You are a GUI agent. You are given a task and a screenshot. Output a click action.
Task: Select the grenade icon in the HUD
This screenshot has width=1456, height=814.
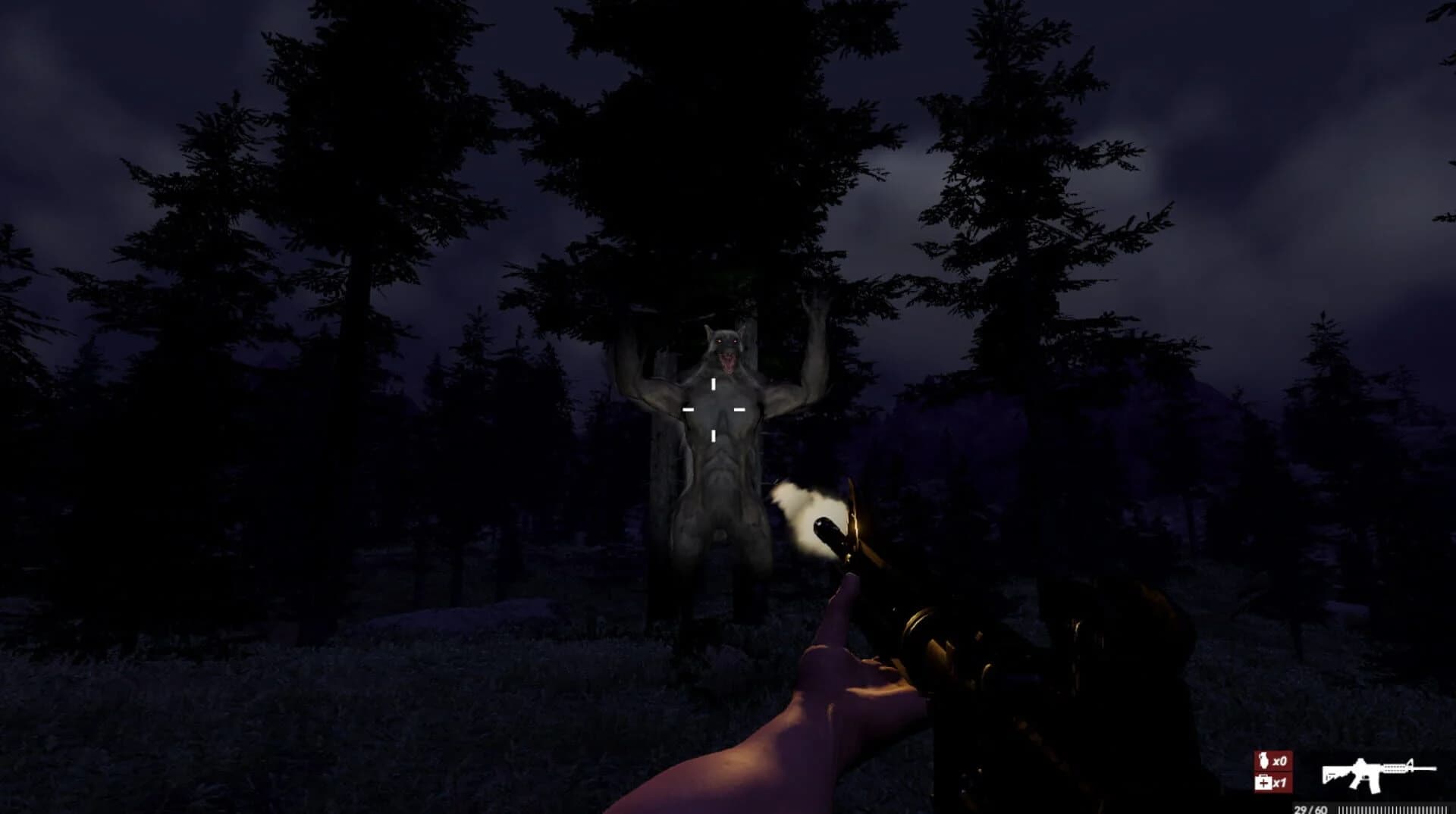click(1263, 760)
